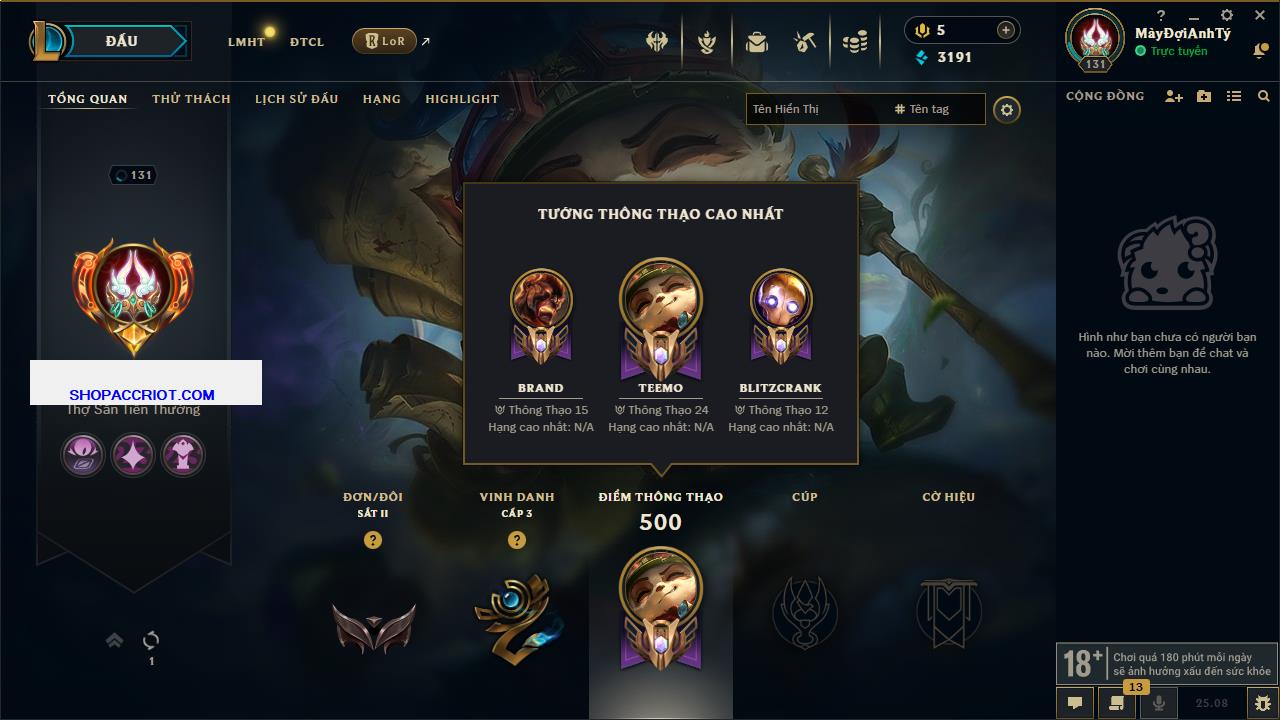Open the LỊCH SỬ ĐẤU tab

tap(296, 99)
